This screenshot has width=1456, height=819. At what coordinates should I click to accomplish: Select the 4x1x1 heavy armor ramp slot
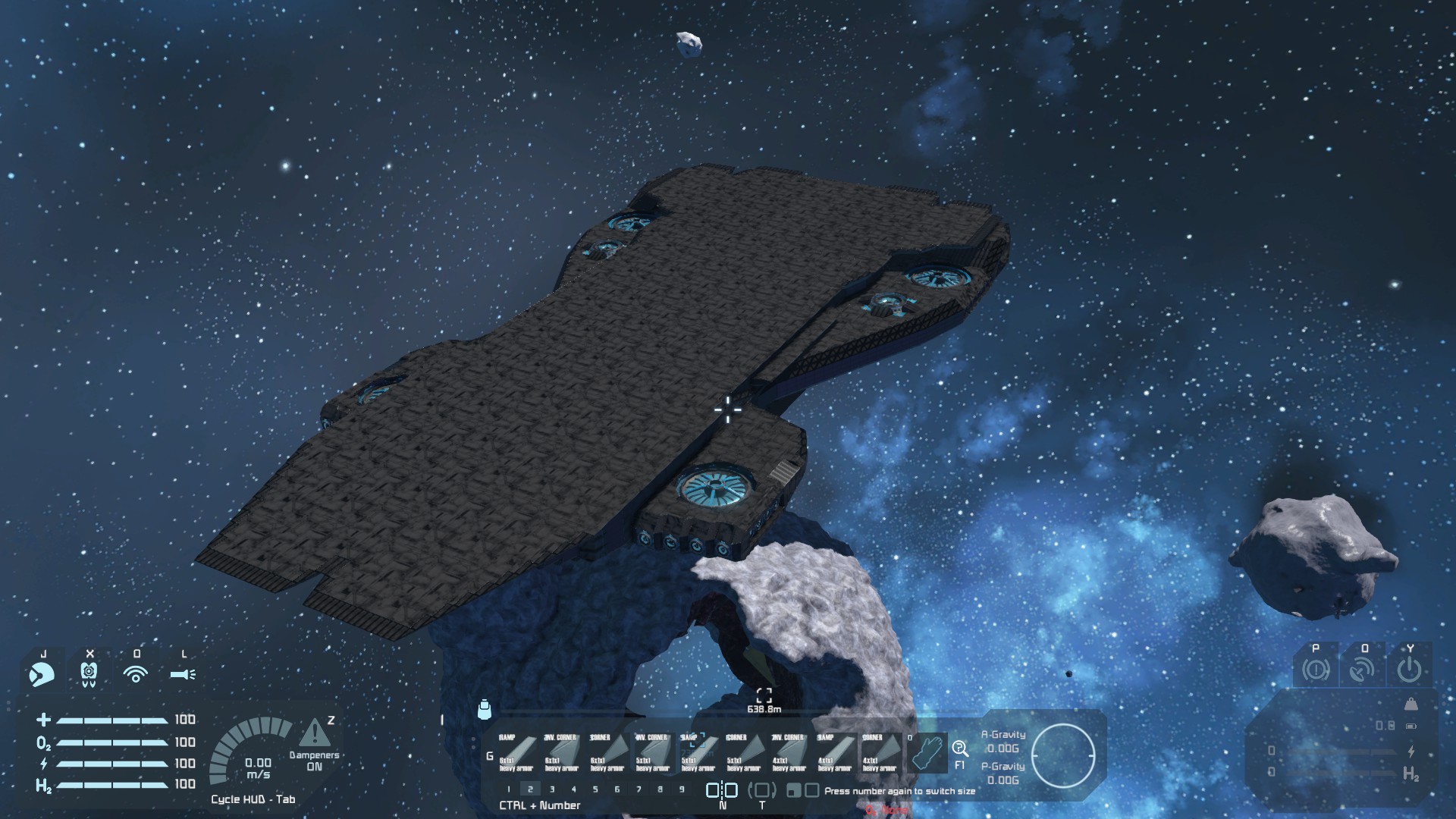click(834, 752)
